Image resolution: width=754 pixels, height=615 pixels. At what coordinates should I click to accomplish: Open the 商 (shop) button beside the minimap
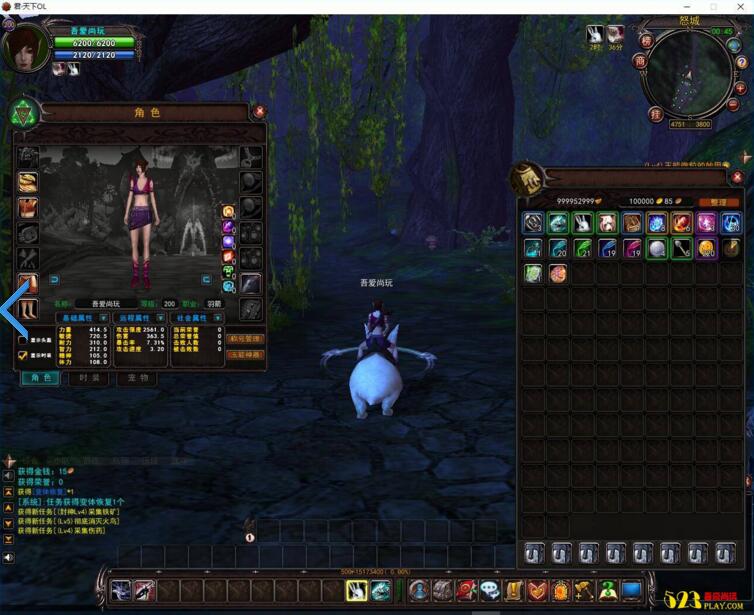tap(640, 61)
